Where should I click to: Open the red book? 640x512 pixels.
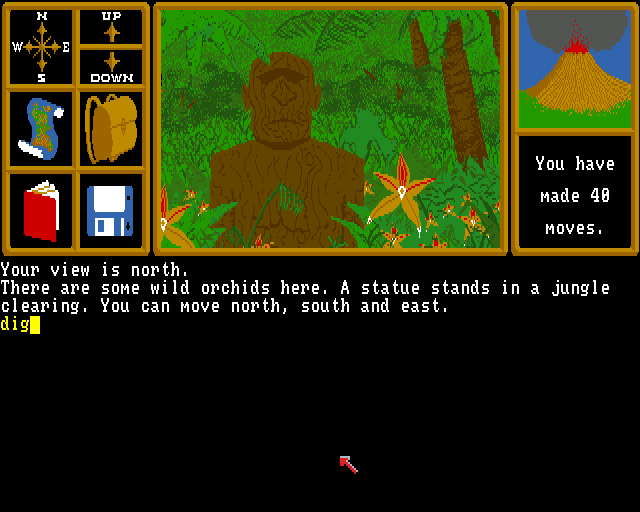pyautogui.click(x=41, y=210)
